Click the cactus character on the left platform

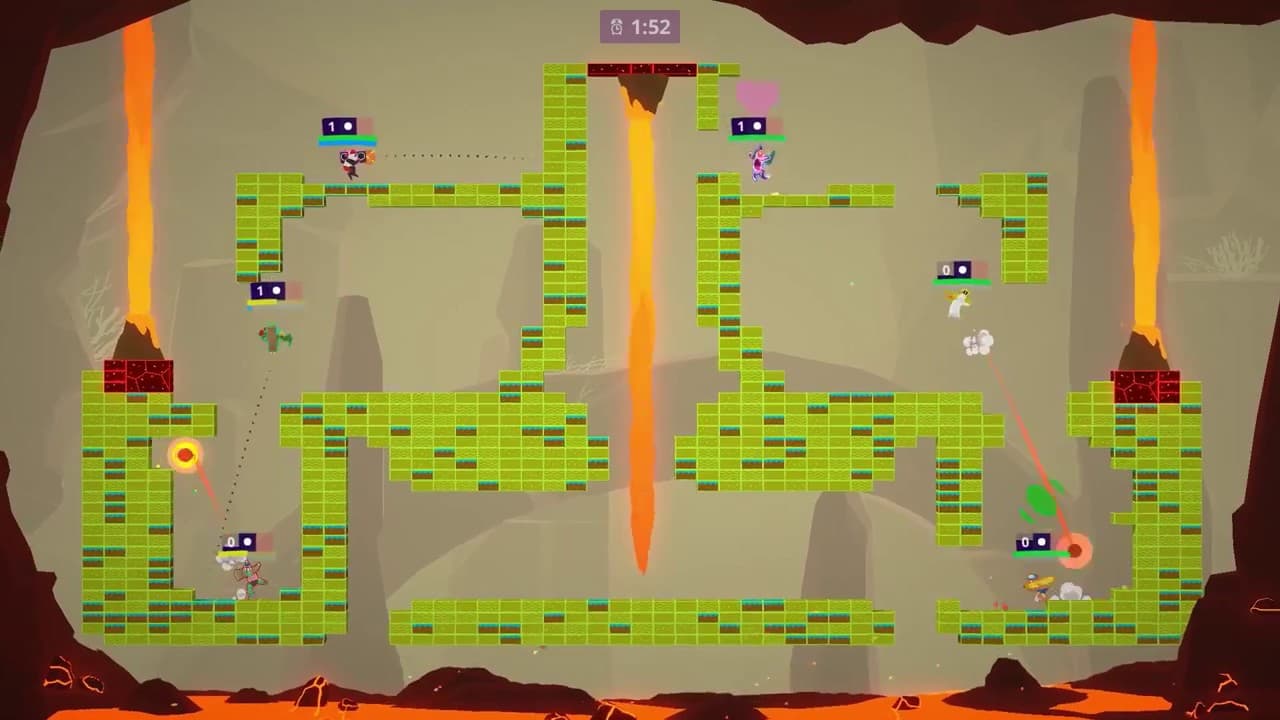coord(274,337)
